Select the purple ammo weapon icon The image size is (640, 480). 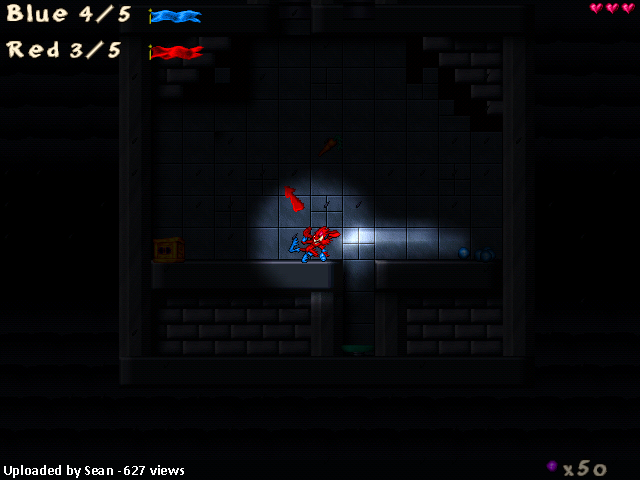coord(552,466)
